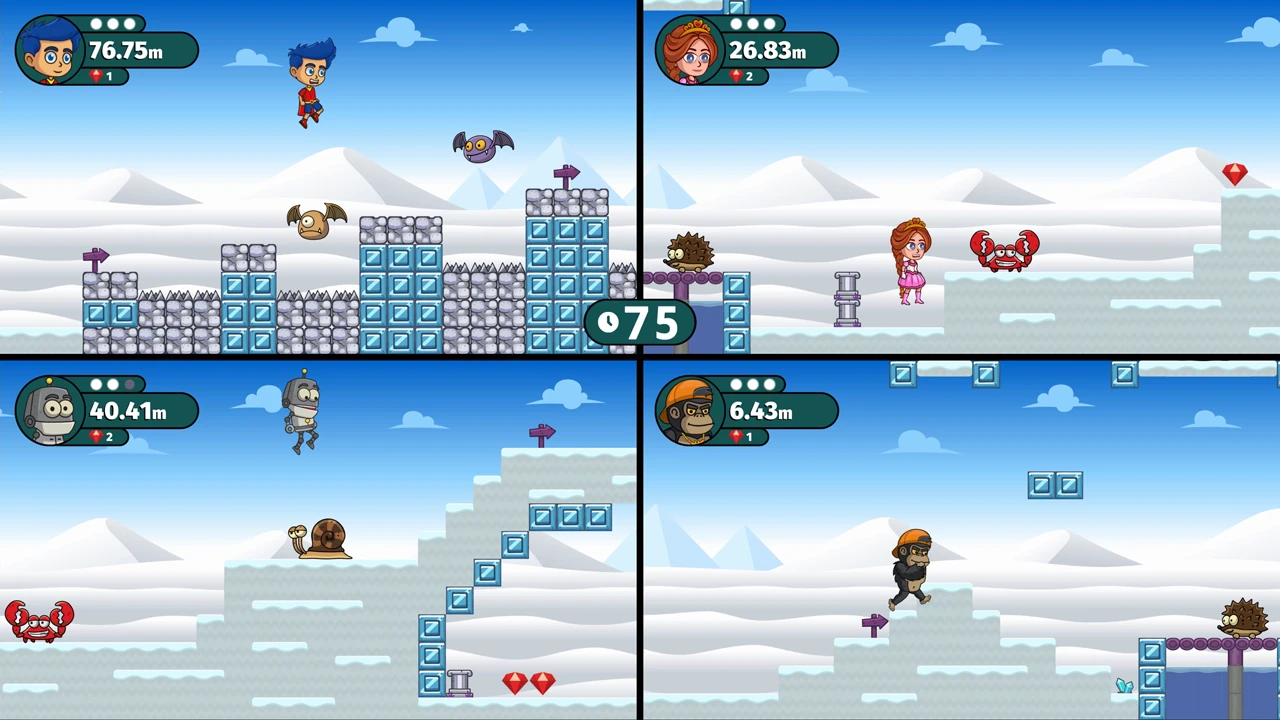The height and width of the screenshot is (720, 1280).
Task: Click the gorilla with orange cap portrait
Action: [690, 410]
